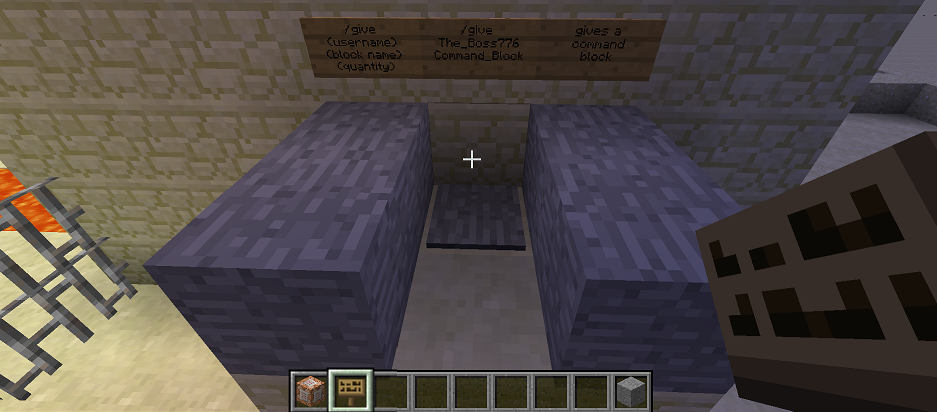The image size is (937, 412).
Task: Select the wooden sign hotbar slot
Action: coord(350,389)
